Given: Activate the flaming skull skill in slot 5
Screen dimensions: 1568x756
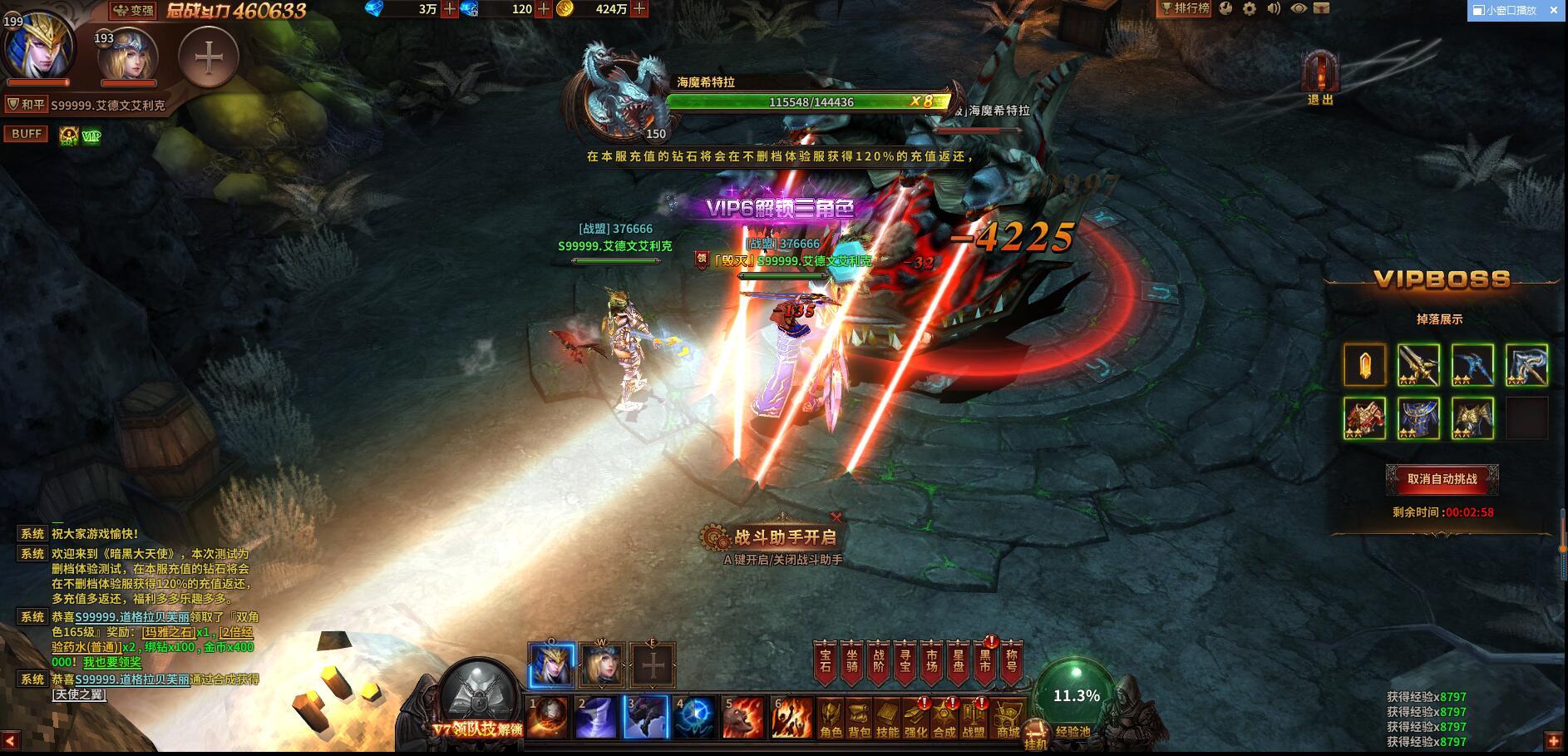Looking at the screenshot, I should click(742, 718).
